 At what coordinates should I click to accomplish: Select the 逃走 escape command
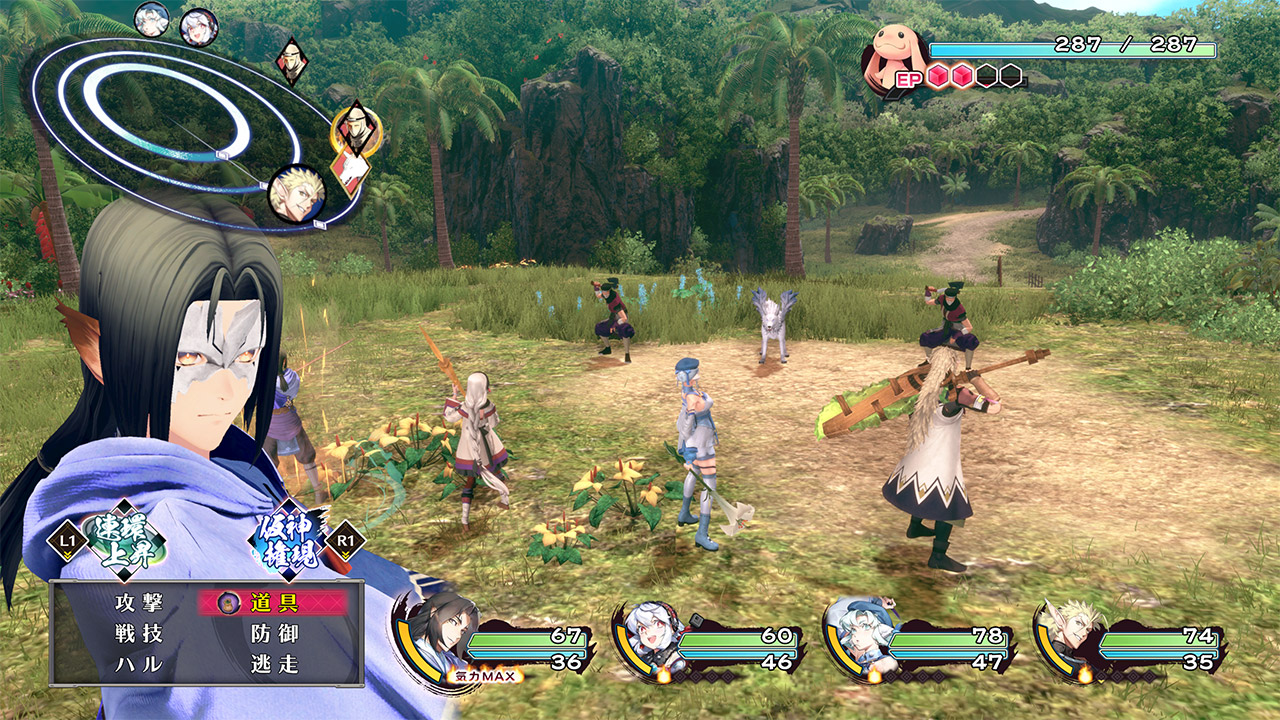(274, 664)
